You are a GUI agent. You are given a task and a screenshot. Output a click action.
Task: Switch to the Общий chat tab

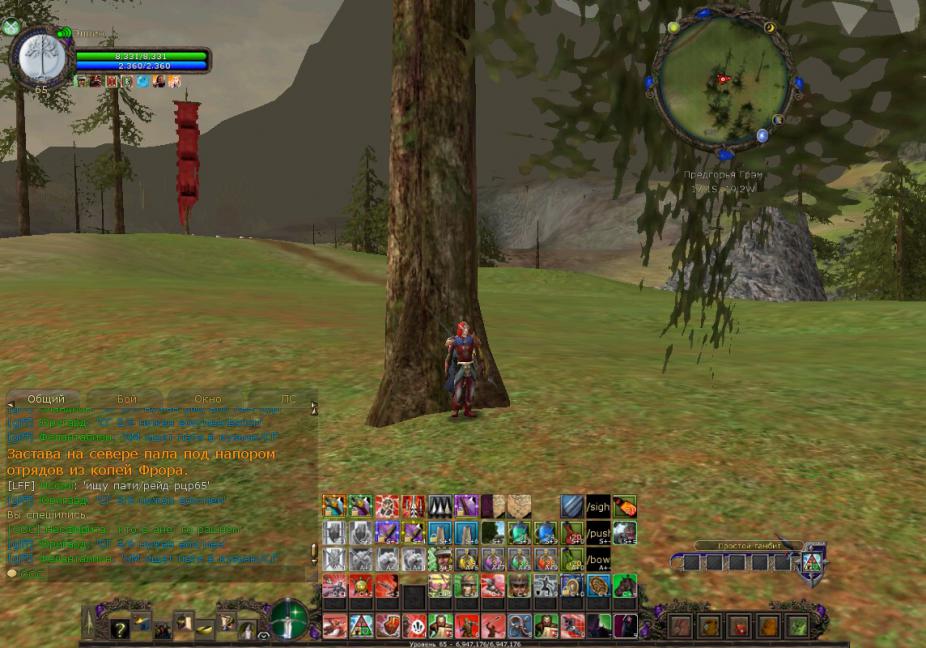[x=46, y=398]
